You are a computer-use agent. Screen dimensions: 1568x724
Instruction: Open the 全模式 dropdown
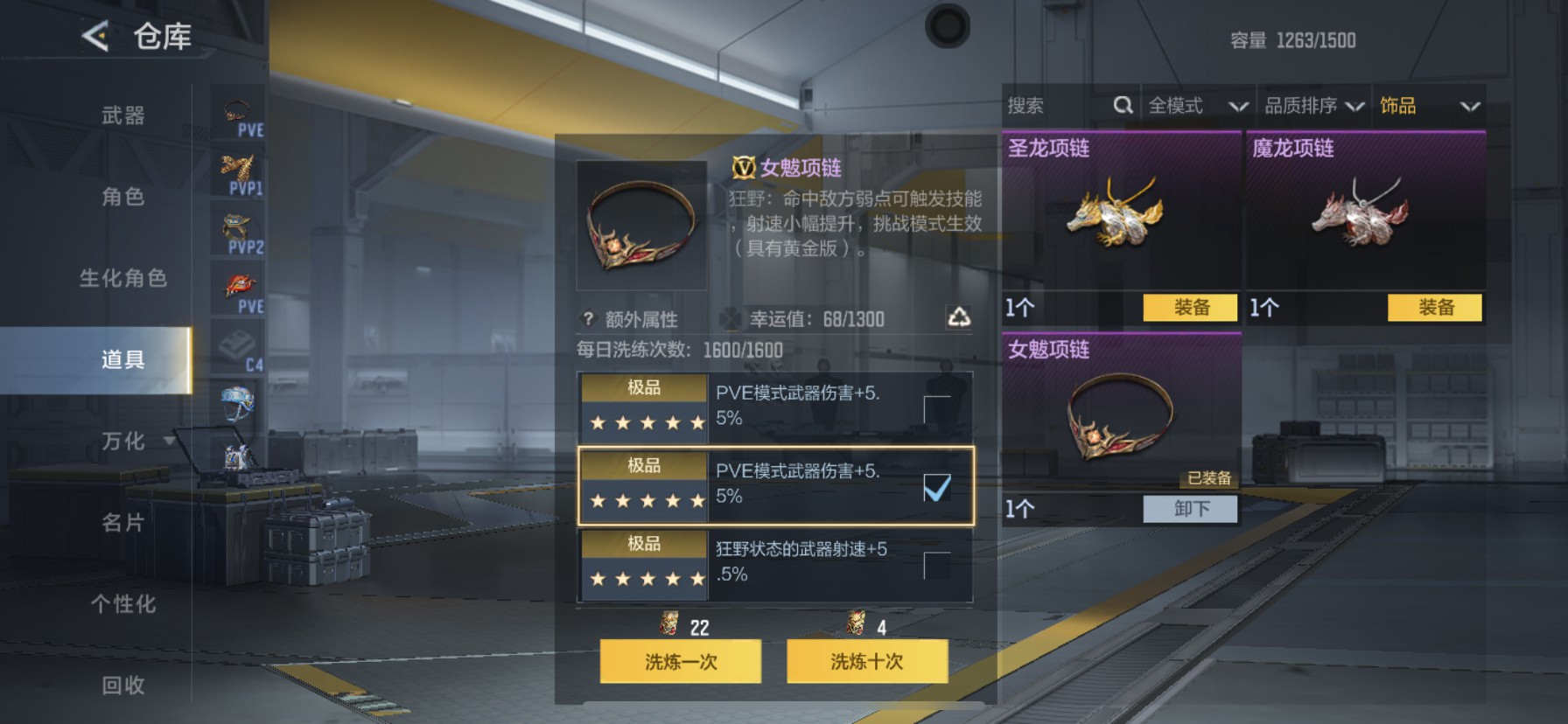[x=1197, y=105]
